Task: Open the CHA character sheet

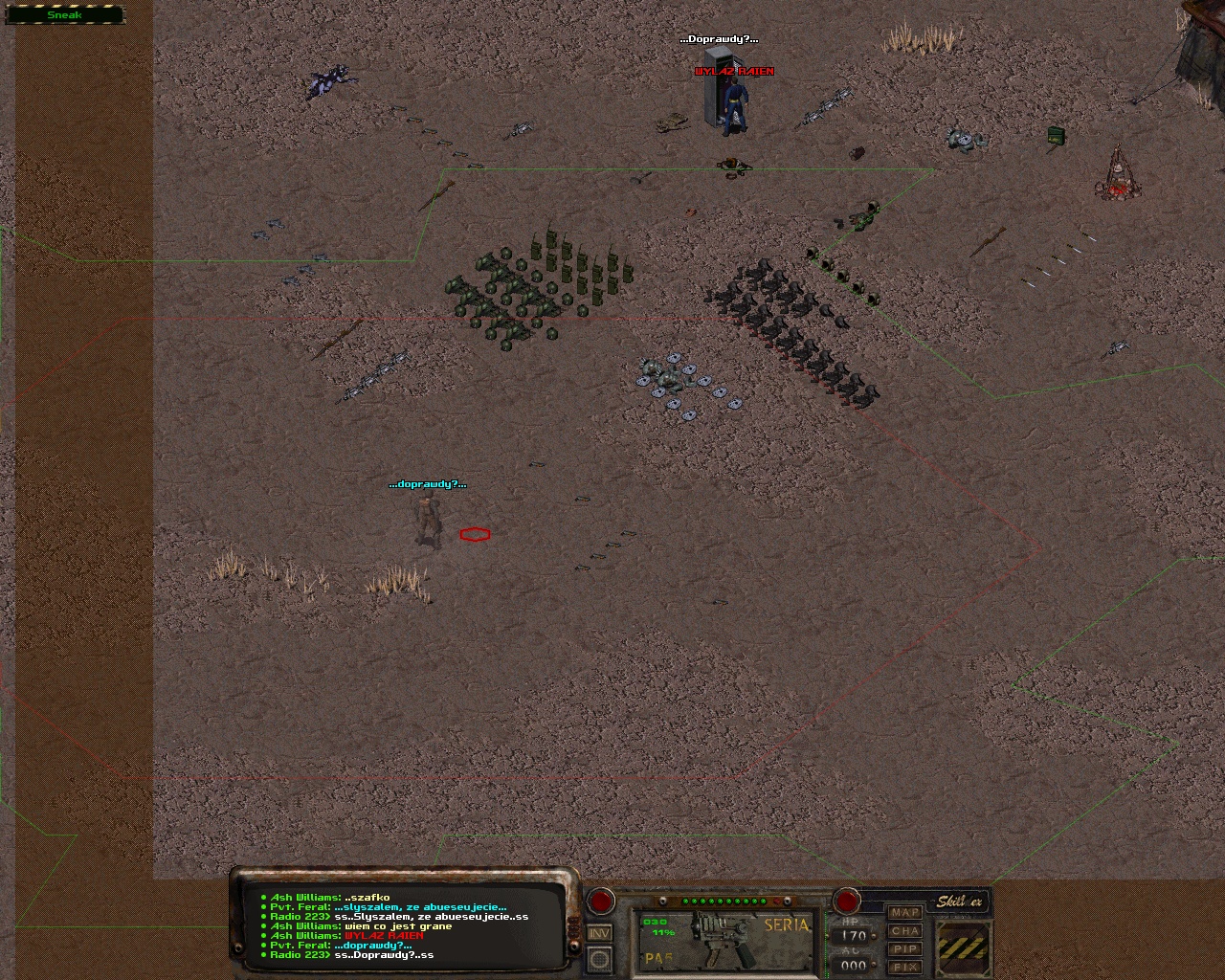Action: pyautogui.click(x=904, y=931)
